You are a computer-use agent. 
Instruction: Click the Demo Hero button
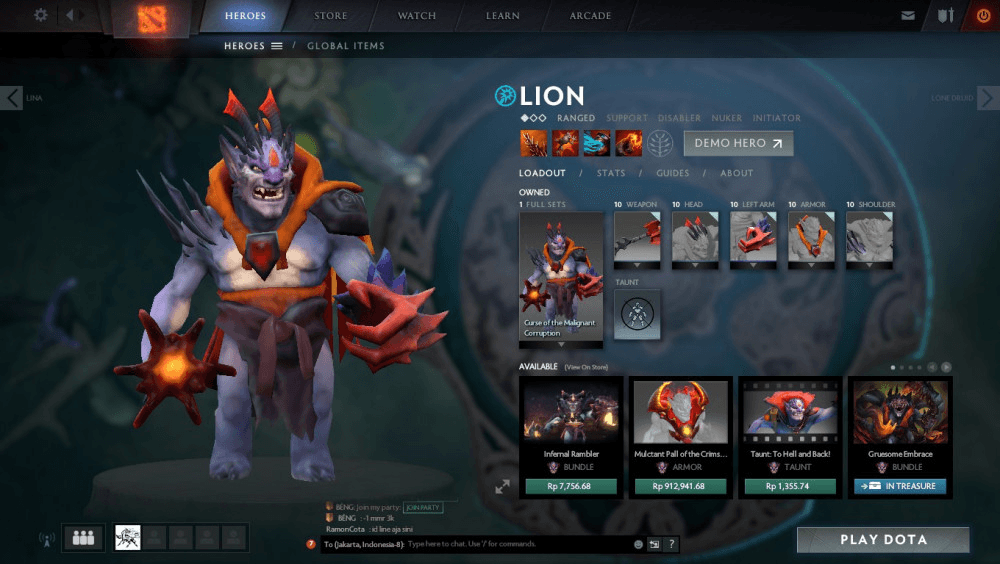738,143
